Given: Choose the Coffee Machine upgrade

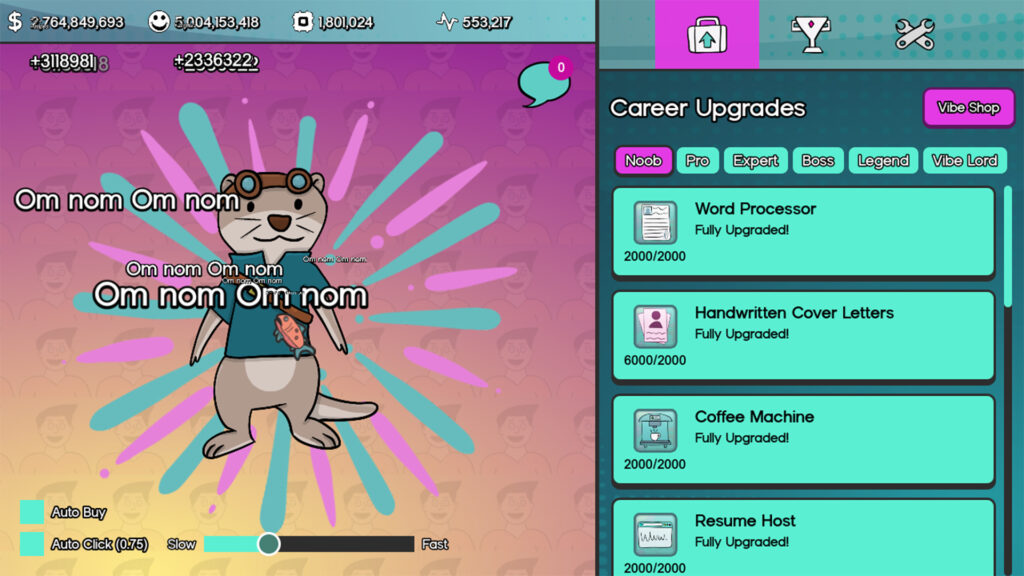Looking at the screenshot, I should click(x=803, y=440).
